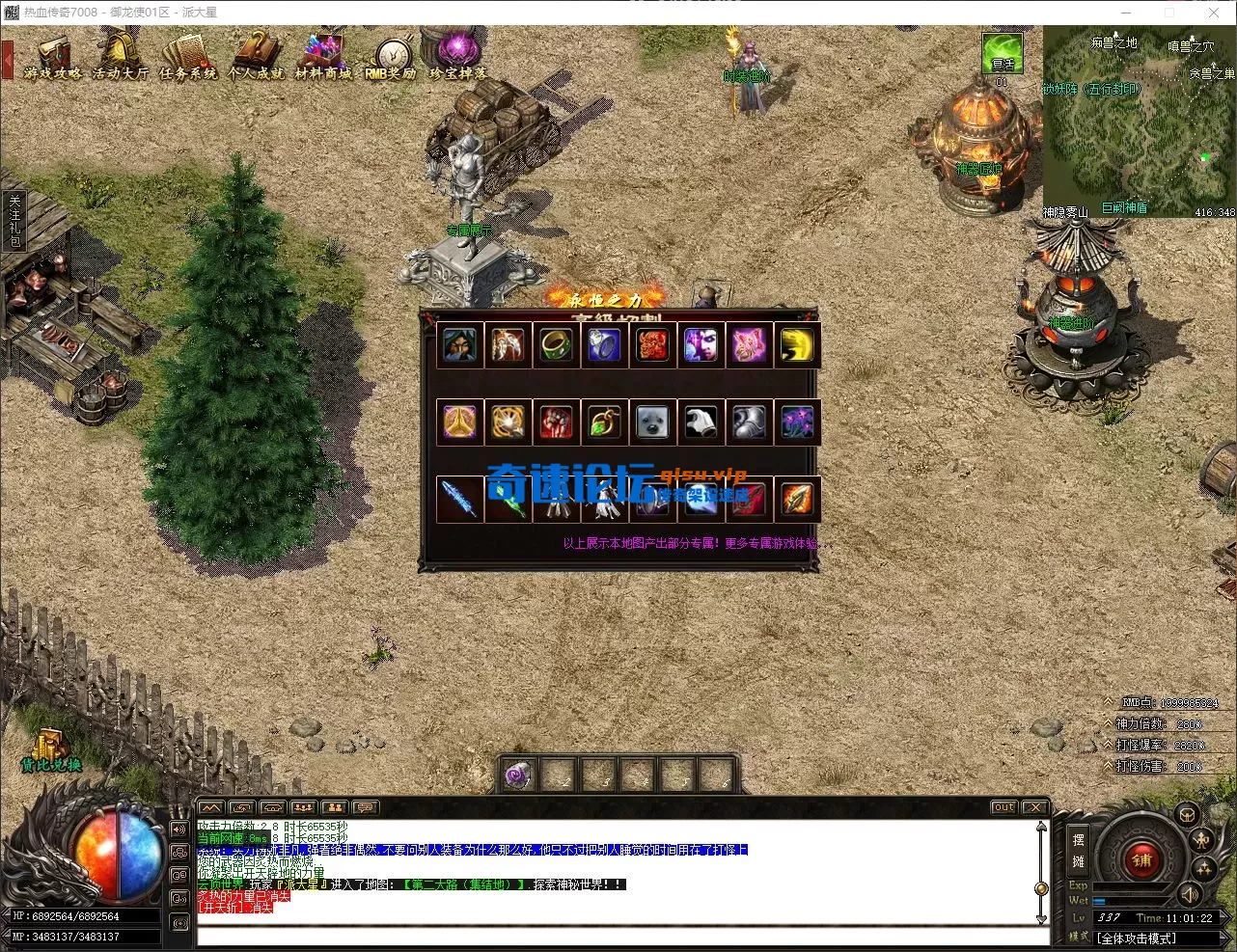The height and width of the screenshot is (952, 1237).
Task: Select the green jeweled ring item
Action: (x=556, y=345)
